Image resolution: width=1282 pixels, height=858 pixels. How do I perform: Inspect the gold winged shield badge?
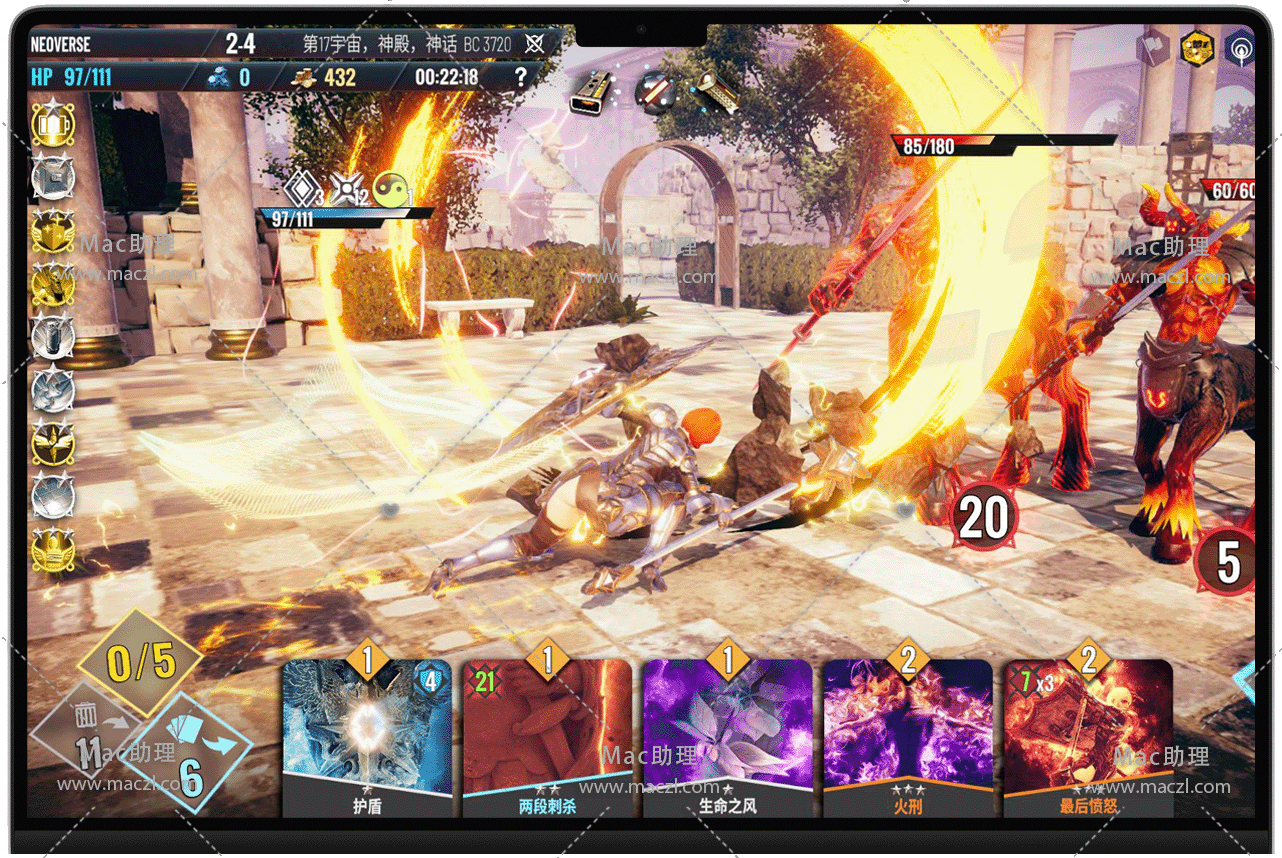(x=52, y=232)
